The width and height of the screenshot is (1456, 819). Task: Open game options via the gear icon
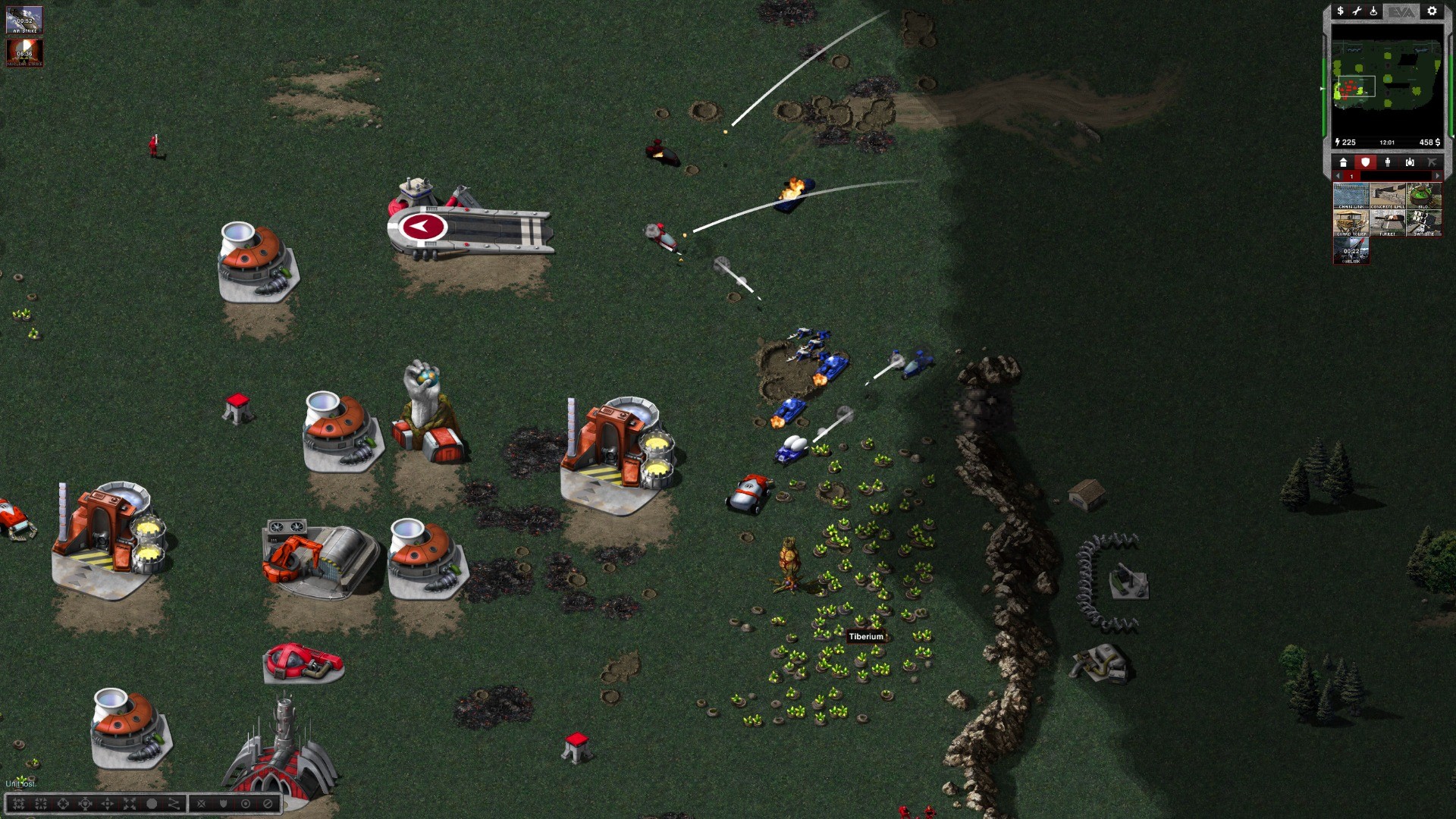coord(1432,11)
